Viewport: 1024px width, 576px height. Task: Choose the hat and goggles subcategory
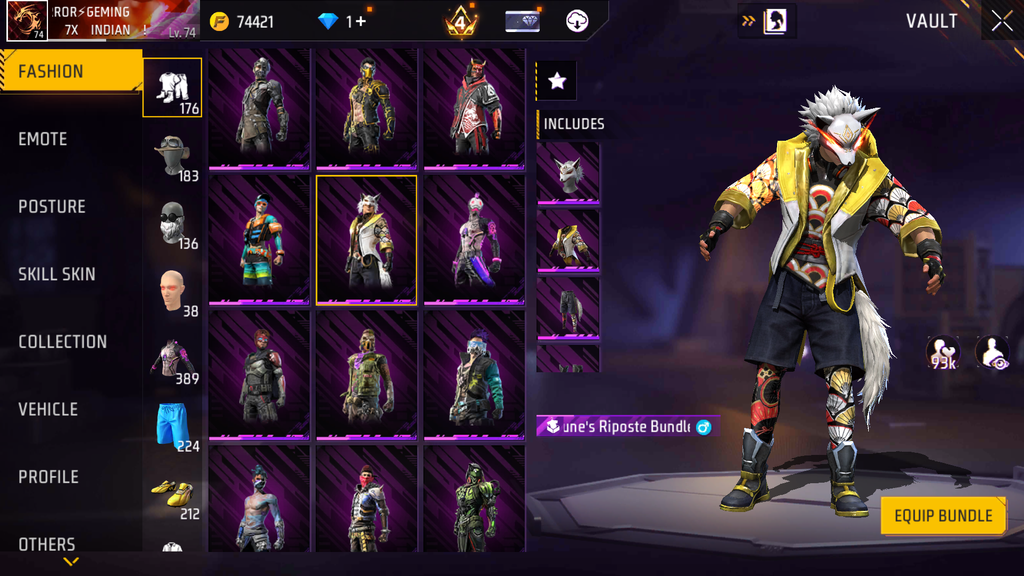pyautogui.click(x=173, y=156)
